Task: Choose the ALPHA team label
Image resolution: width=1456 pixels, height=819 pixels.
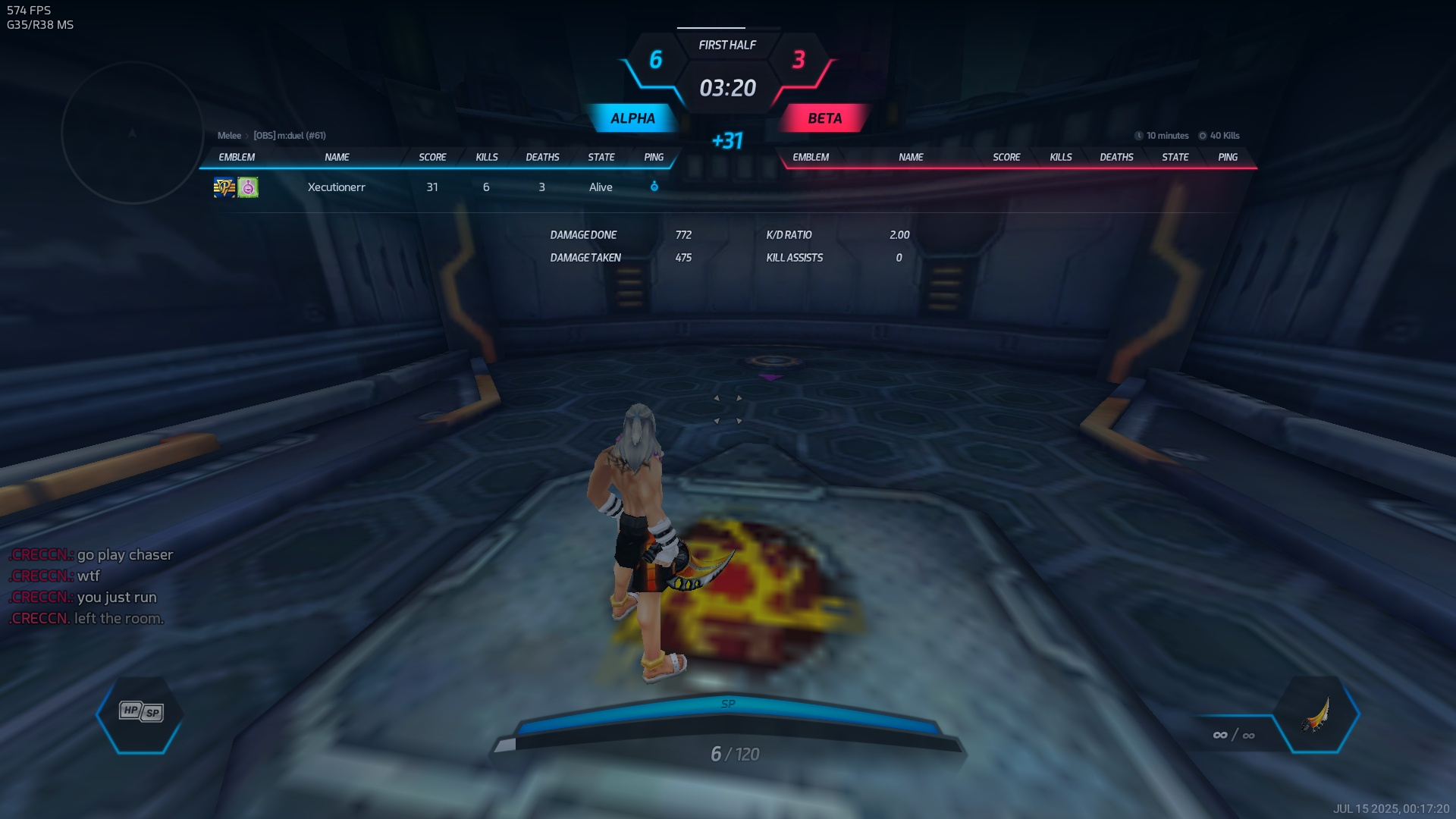Action: [x=632, y=118]
